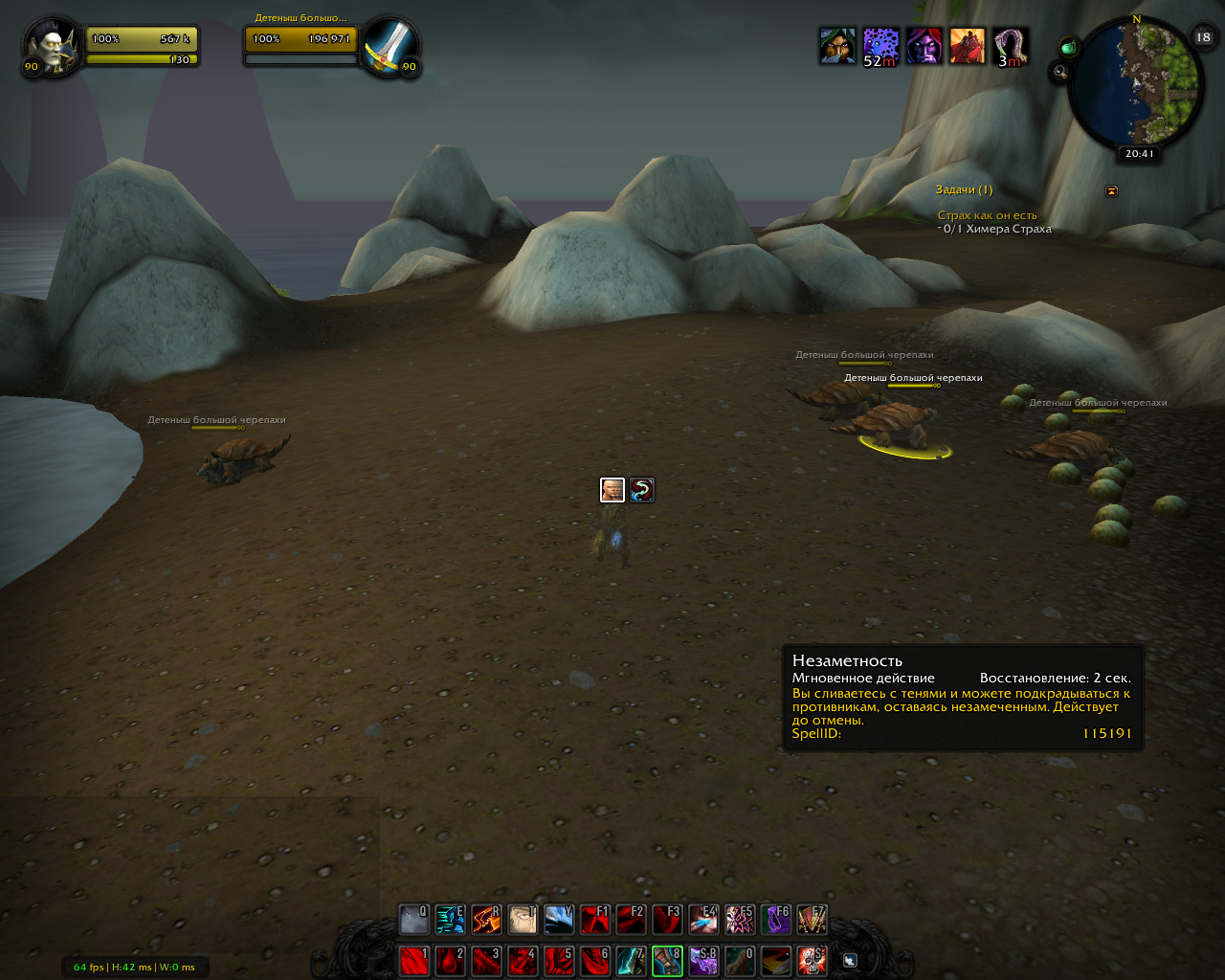The width and height of the screenshot is (1225, 980).
Task: Select the crossed swords shield ability on F7
Action: coord(812,920)
